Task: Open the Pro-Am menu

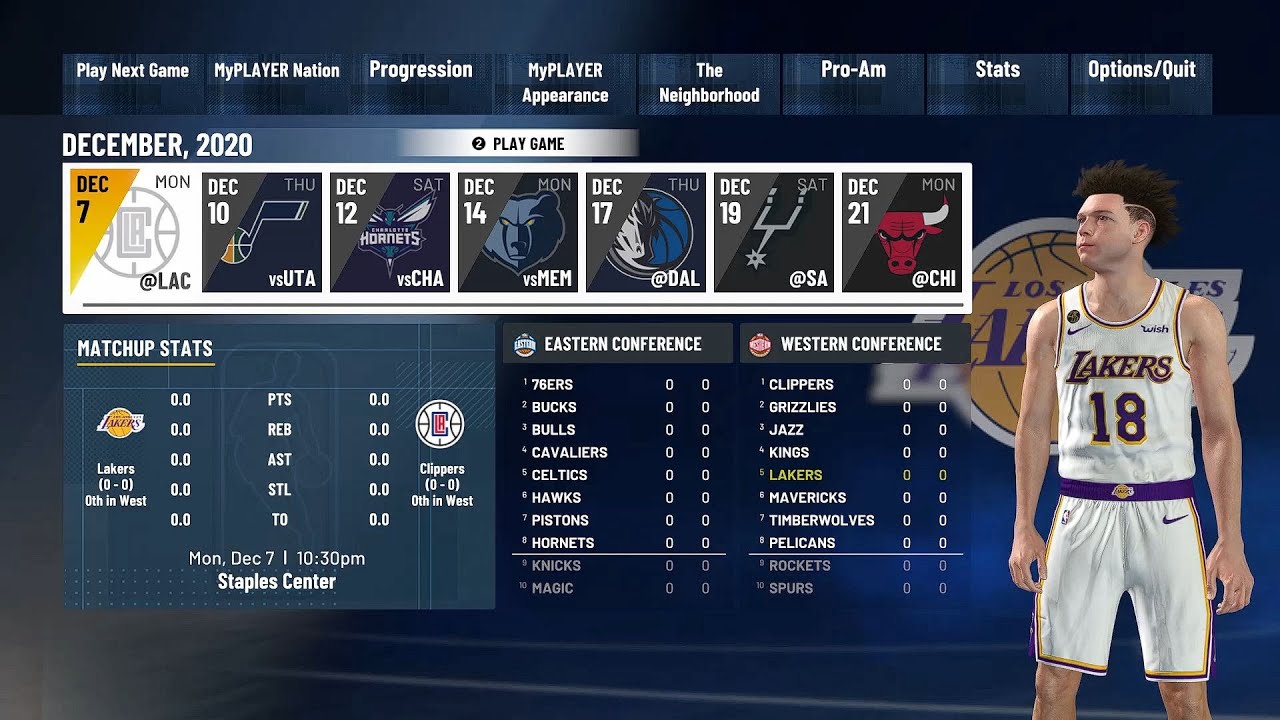Action: pyautogui.click(x=853, y=82)
